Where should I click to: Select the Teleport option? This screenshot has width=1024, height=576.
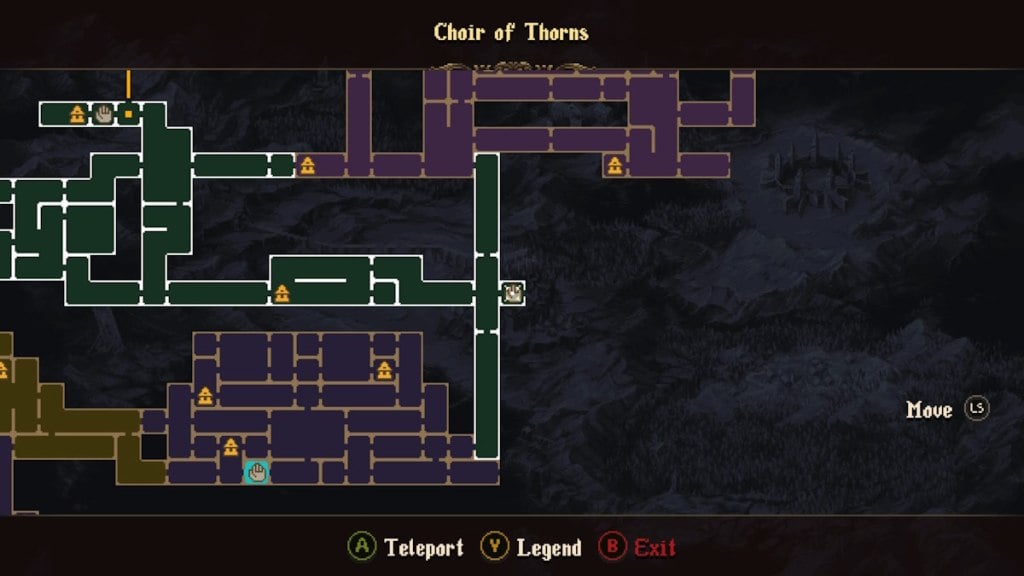tap(407, 547)
